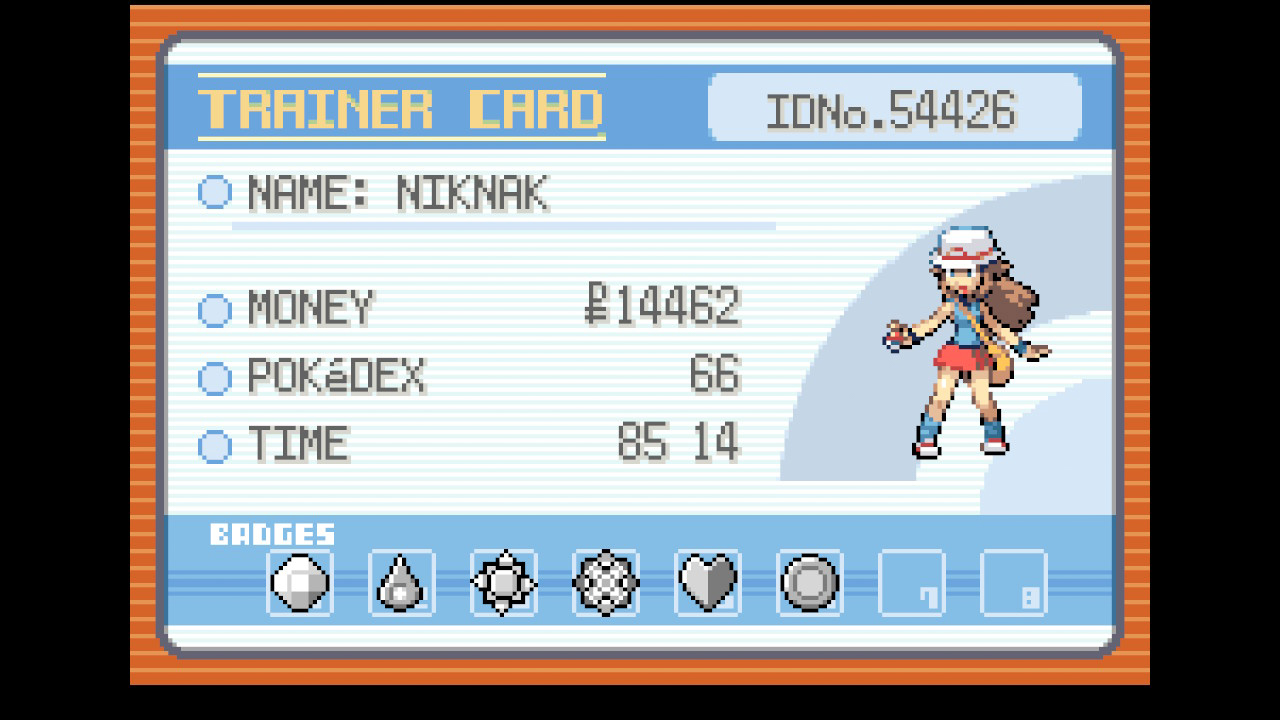Select the Thunder Badge icon
The width and height of the screenshot is (1280, 720).
pos(502,583)
